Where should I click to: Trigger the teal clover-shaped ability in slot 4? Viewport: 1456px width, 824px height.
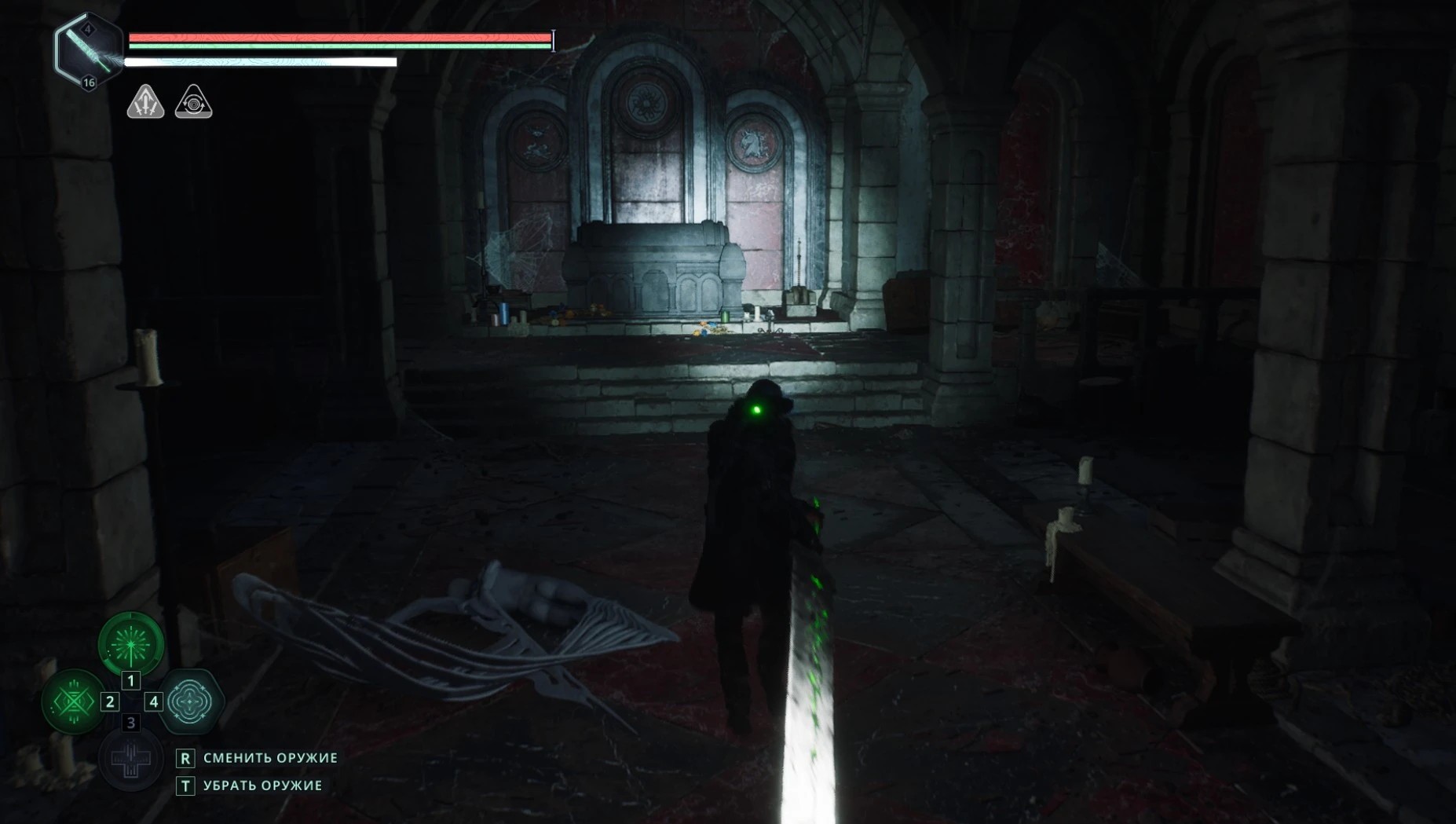pyautogui.click(x=191, y=701)
